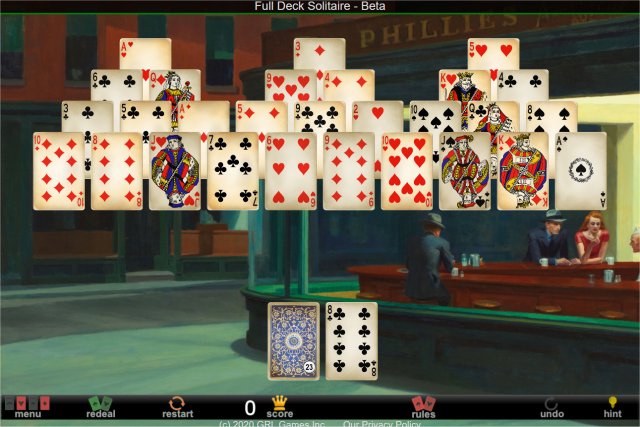This screenshot has width=640, height=427.
Task: Play the Jack of hearts card
Action: click(174, 171)
